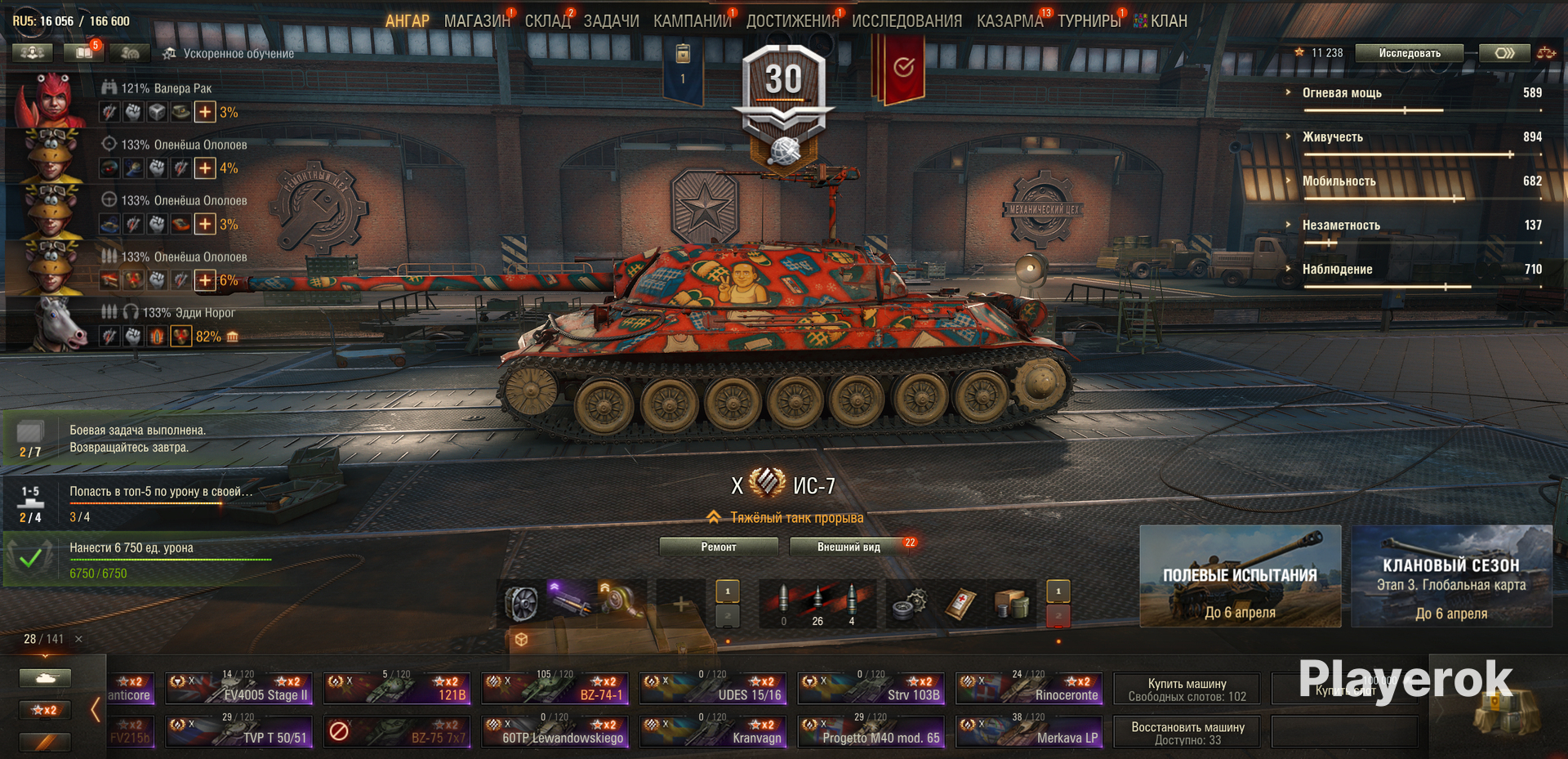Image resolution: width=1568 pixels, height=759 pixels.
Task: Open the ИССЛЕДОВАНИЯ research tab
Action: pyautogui.click(x=906, y=21)
